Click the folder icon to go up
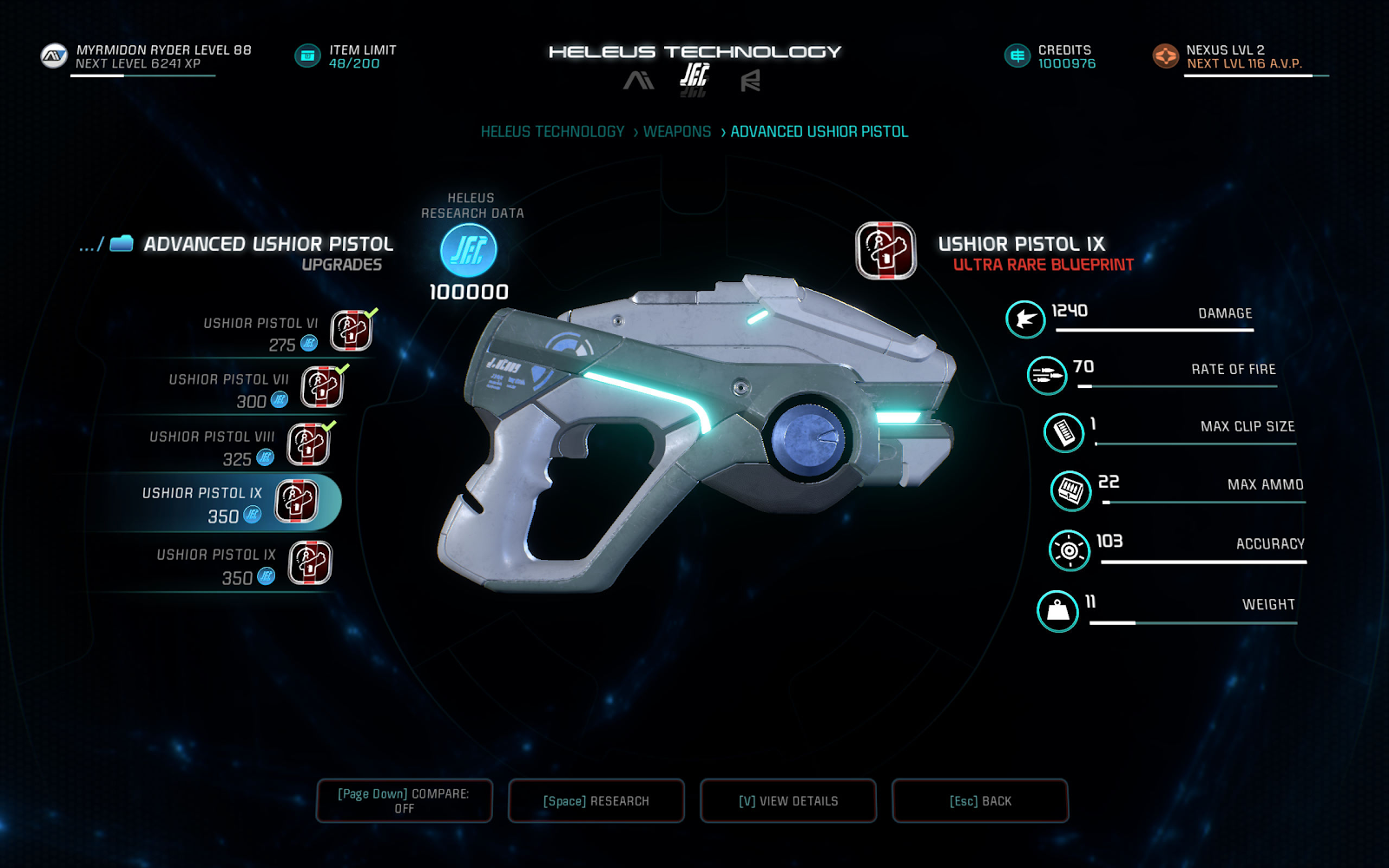Image resolution: width=1389 pixels, height=868 pixels. [x=122, y=244]
